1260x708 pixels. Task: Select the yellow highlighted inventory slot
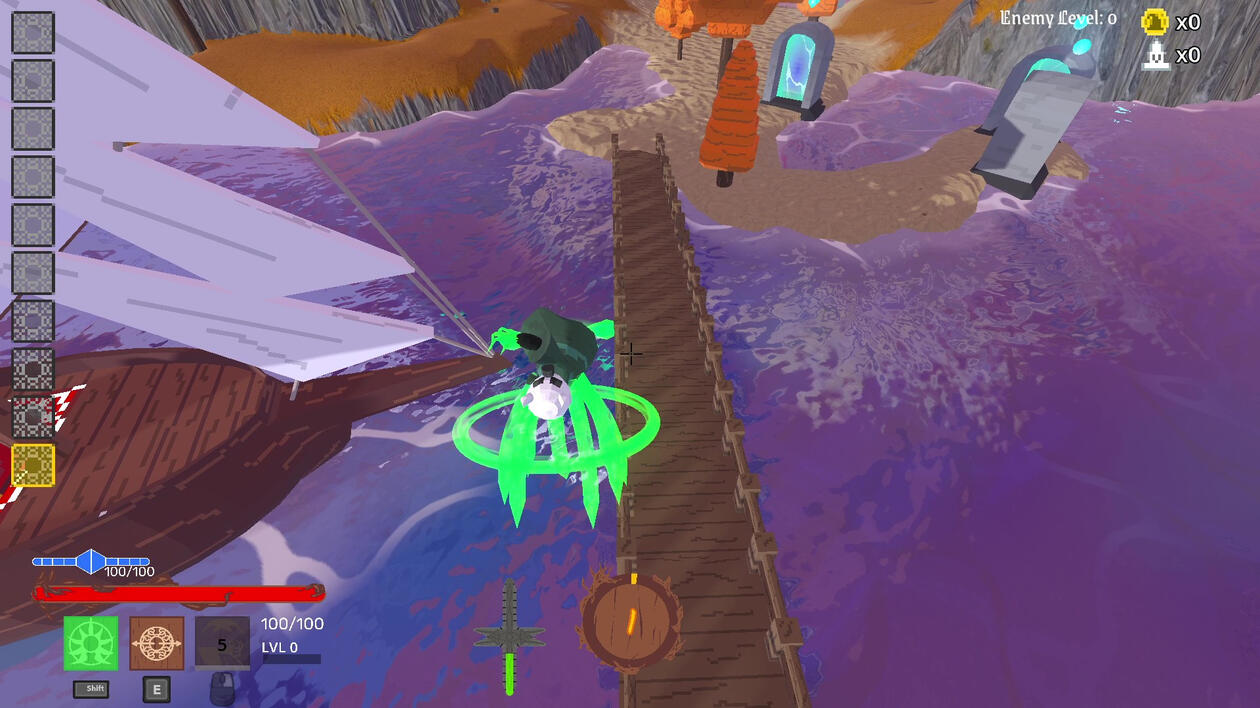pyautogui.click(x=33, y=466)
